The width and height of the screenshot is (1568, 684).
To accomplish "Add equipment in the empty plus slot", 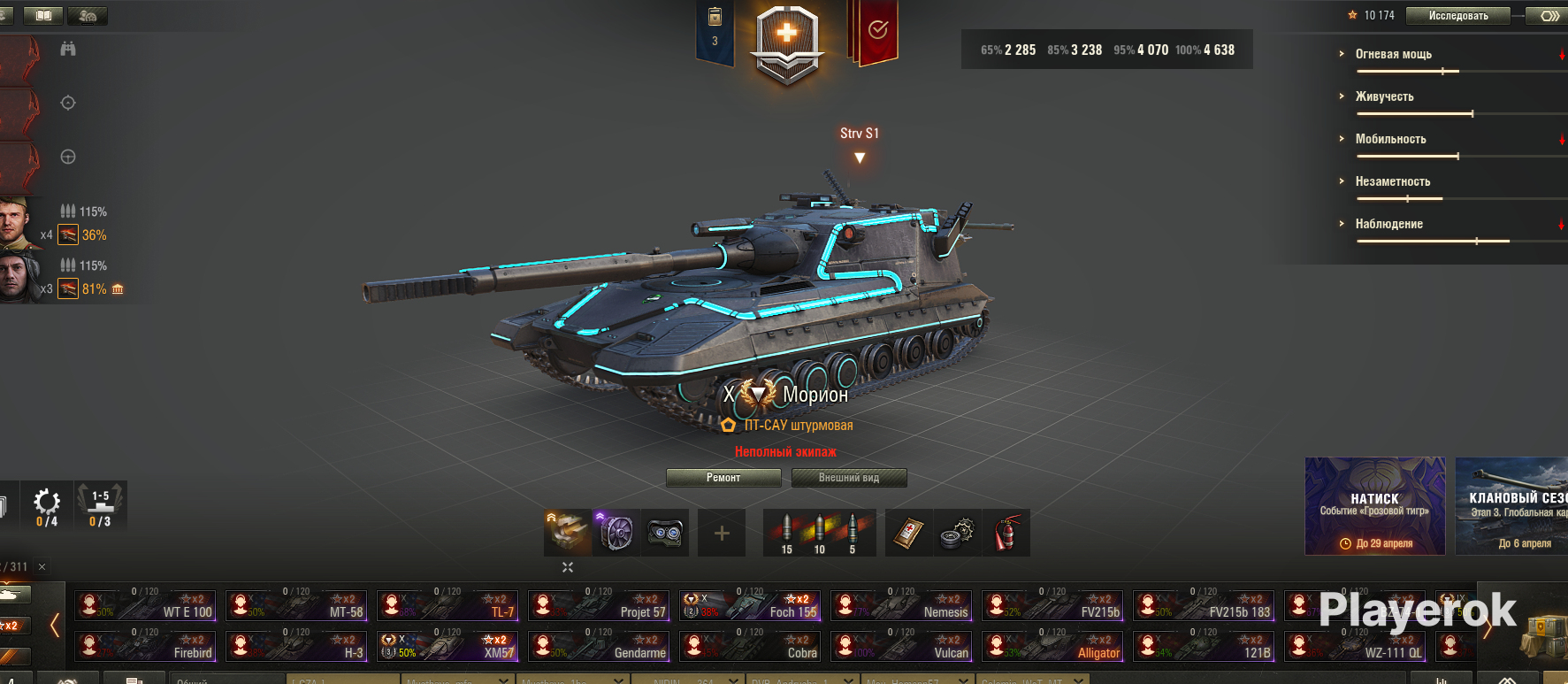I will [722, 533].
